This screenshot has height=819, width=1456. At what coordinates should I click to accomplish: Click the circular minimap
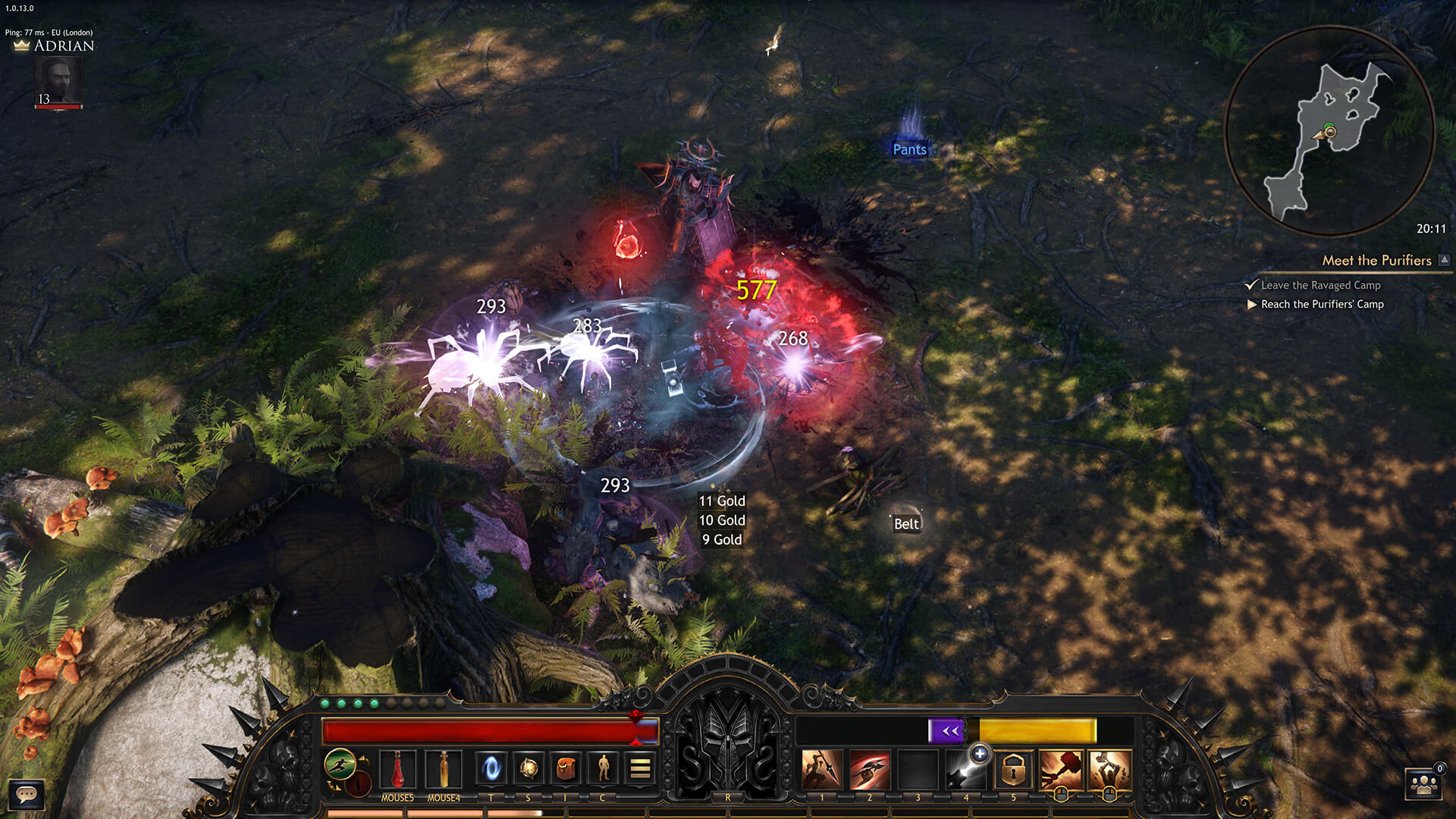pyautogui.click(x=1329, y=131)
